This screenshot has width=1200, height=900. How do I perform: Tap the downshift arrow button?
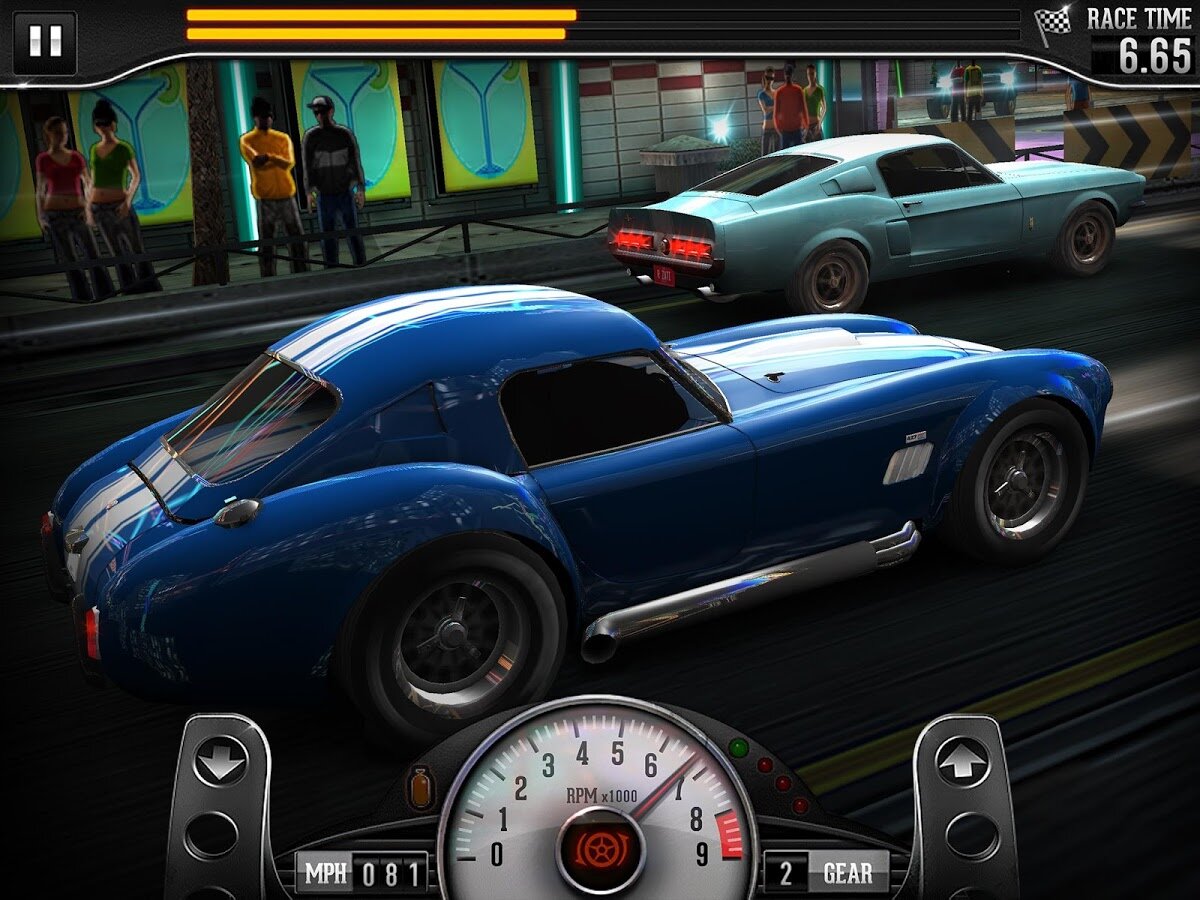pos(220,763)
